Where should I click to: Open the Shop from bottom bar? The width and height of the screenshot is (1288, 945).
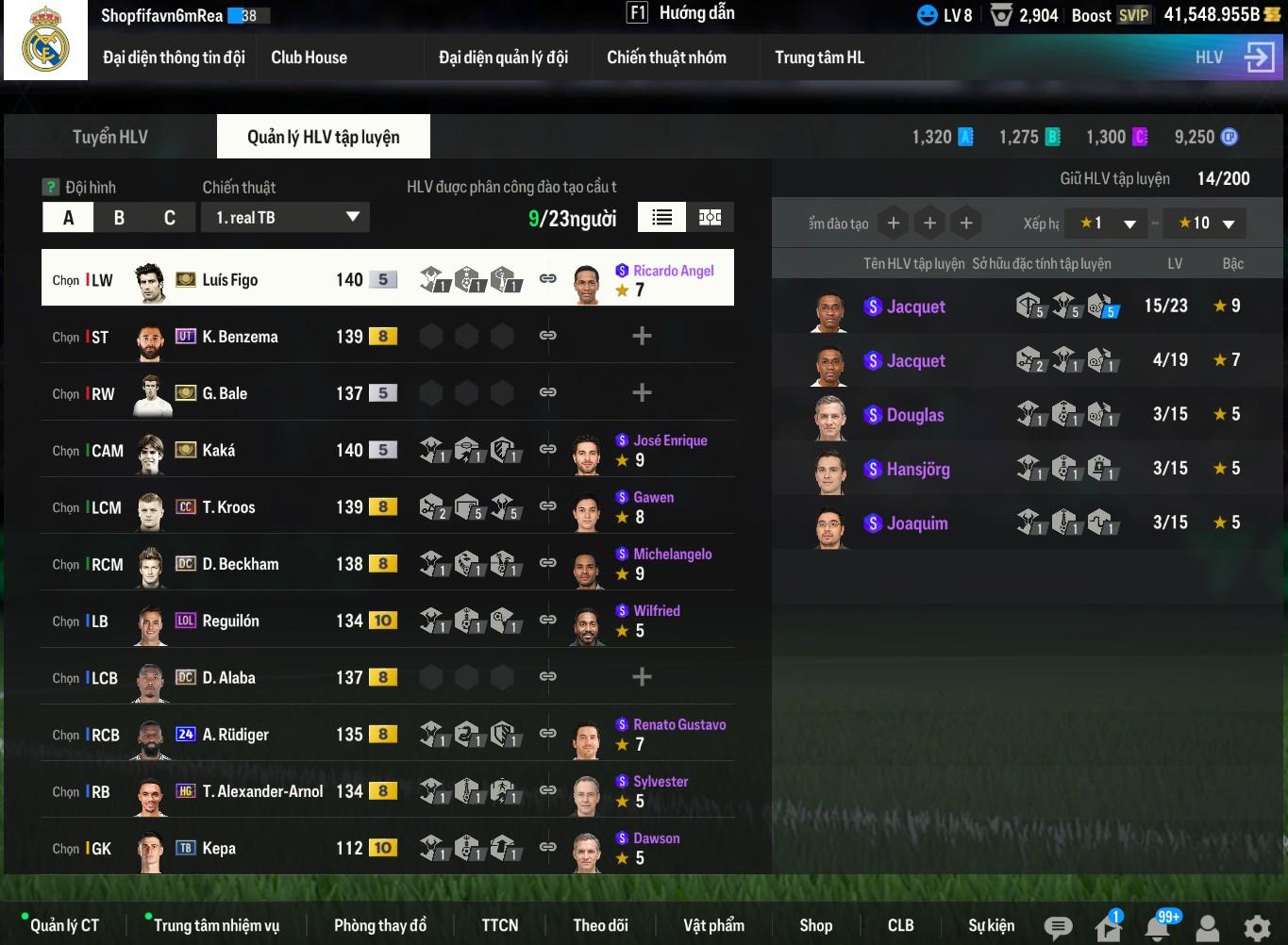[x=815, y=925]
